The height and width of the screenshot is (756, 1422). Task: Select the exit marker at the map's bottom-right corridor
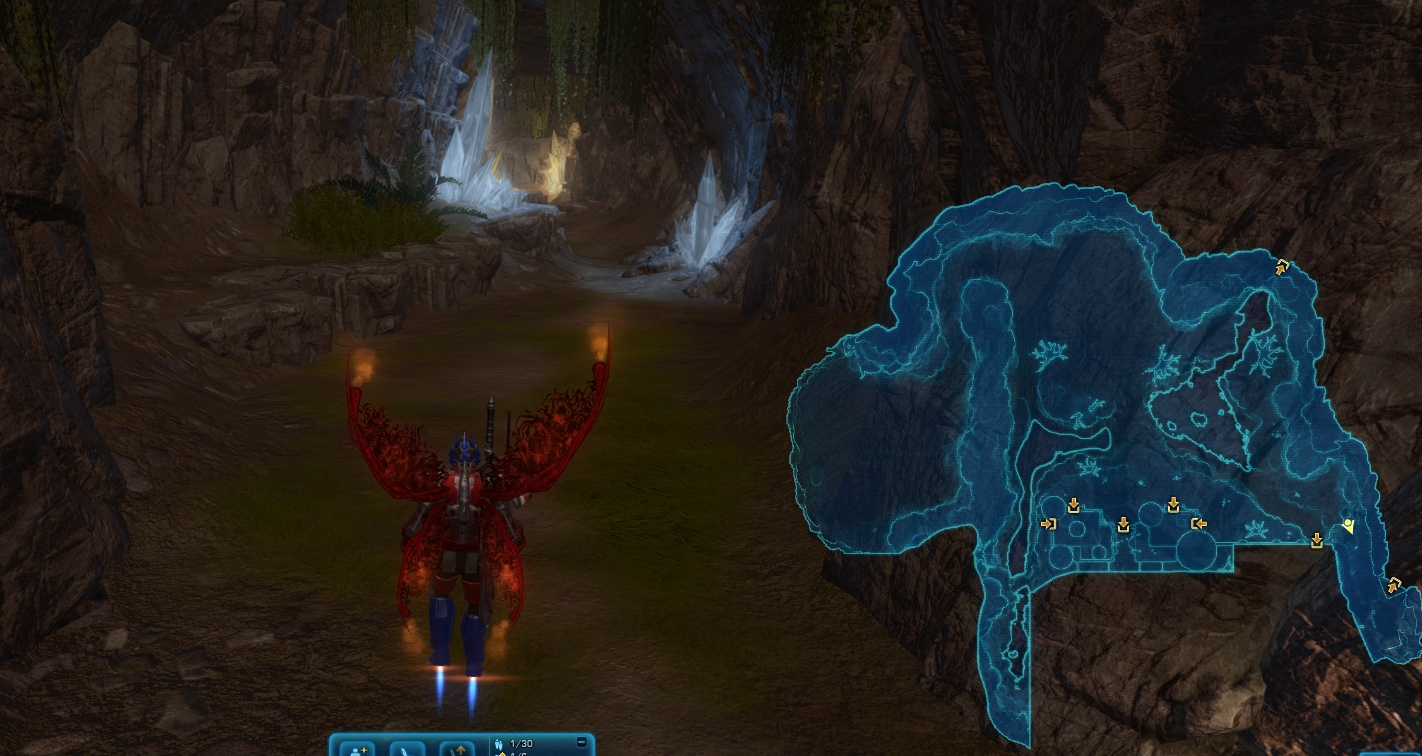click(x=1393, y=585)
